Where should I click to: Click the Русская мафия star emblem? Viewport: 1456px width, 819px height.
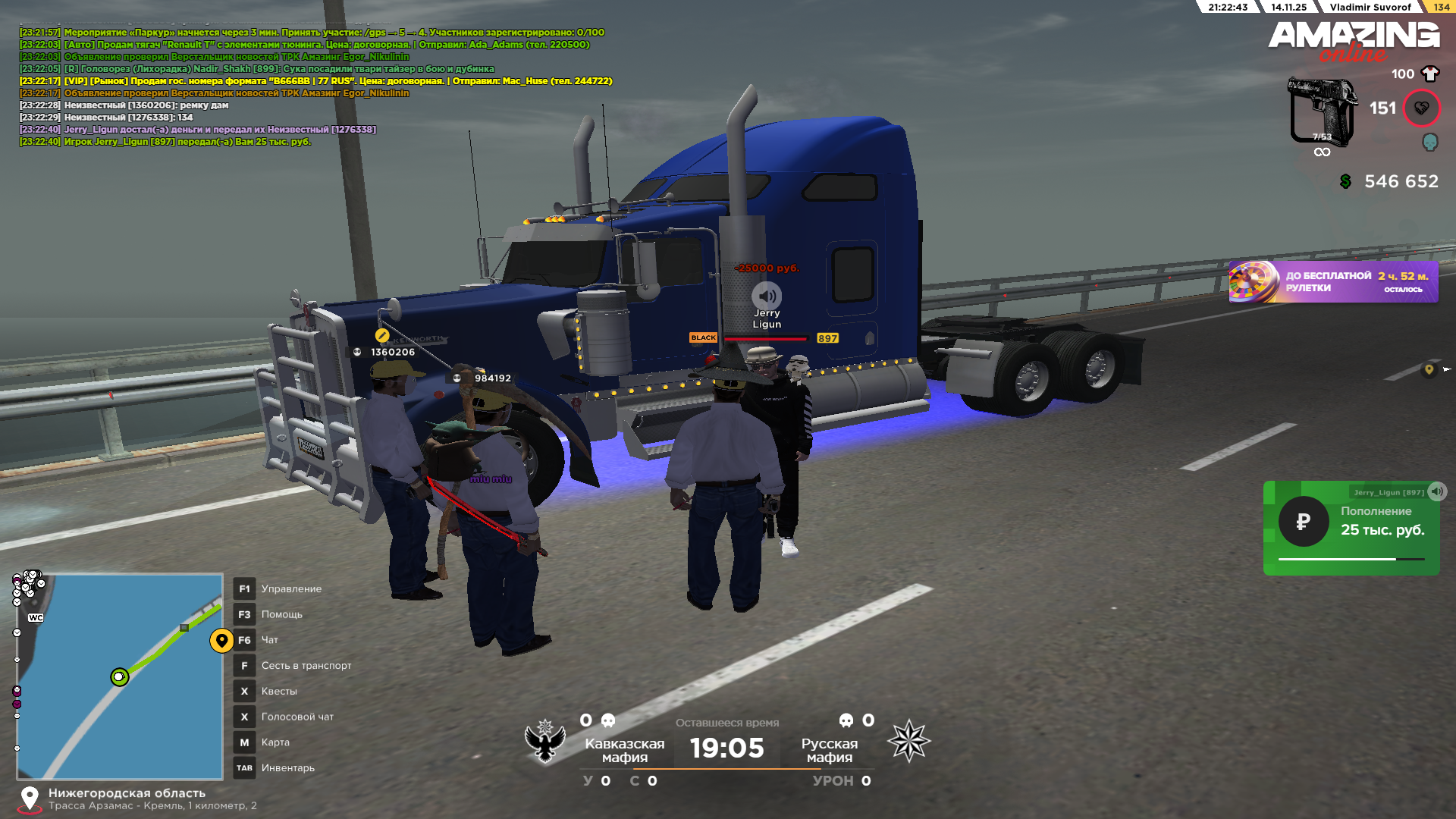[x=908, y=741]
